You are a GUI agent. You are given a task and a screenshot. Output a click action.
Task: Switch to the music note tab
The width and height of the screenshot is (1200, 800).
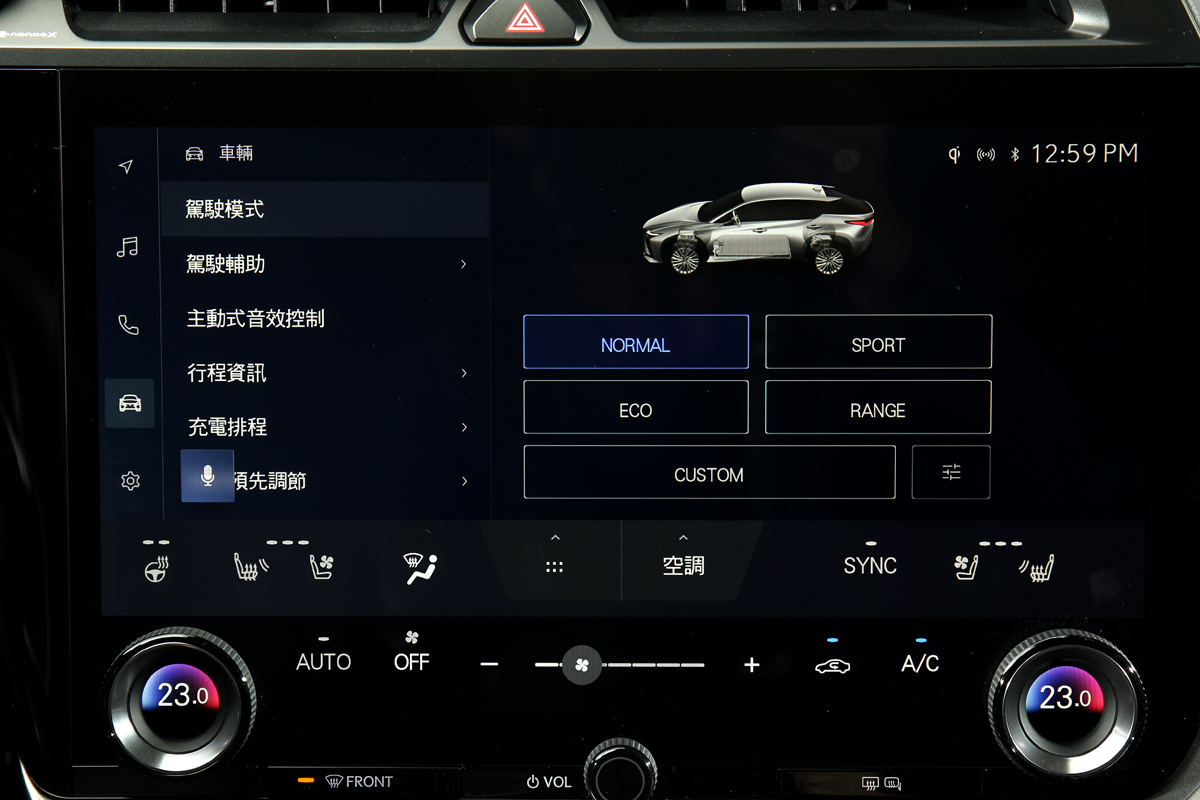click(127, 246)
